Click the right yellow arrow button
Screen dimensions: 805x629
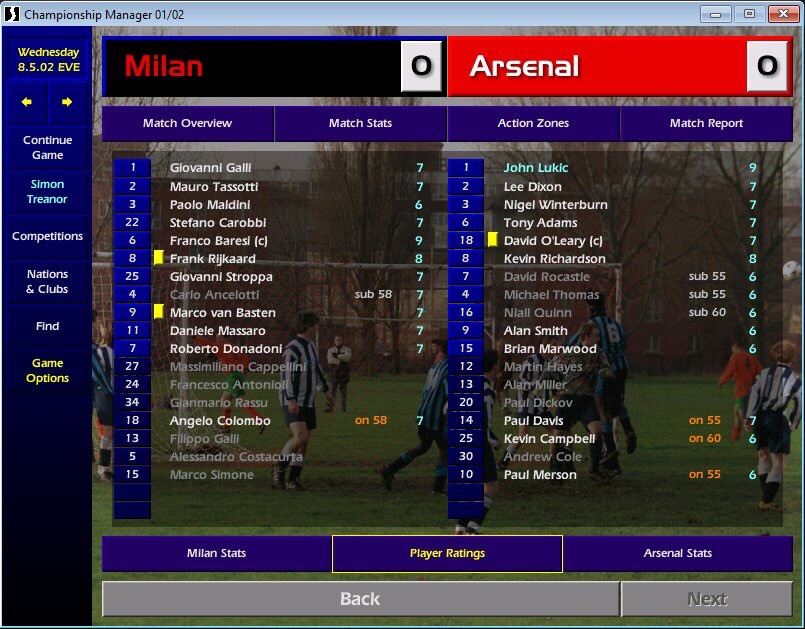(67, 102)
